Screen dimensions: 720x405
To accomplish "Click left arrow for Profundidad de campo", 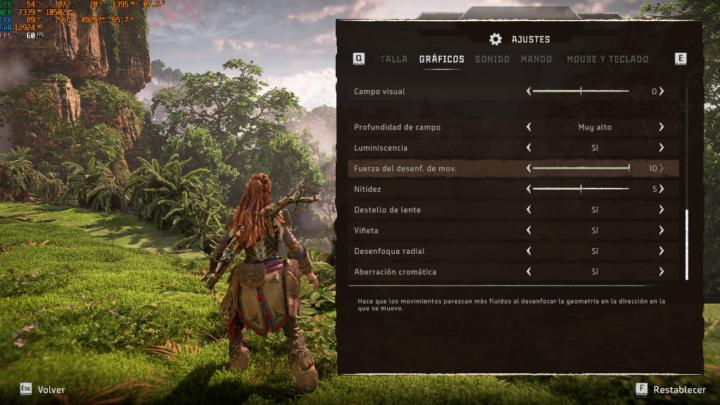I will pos(528,127).
